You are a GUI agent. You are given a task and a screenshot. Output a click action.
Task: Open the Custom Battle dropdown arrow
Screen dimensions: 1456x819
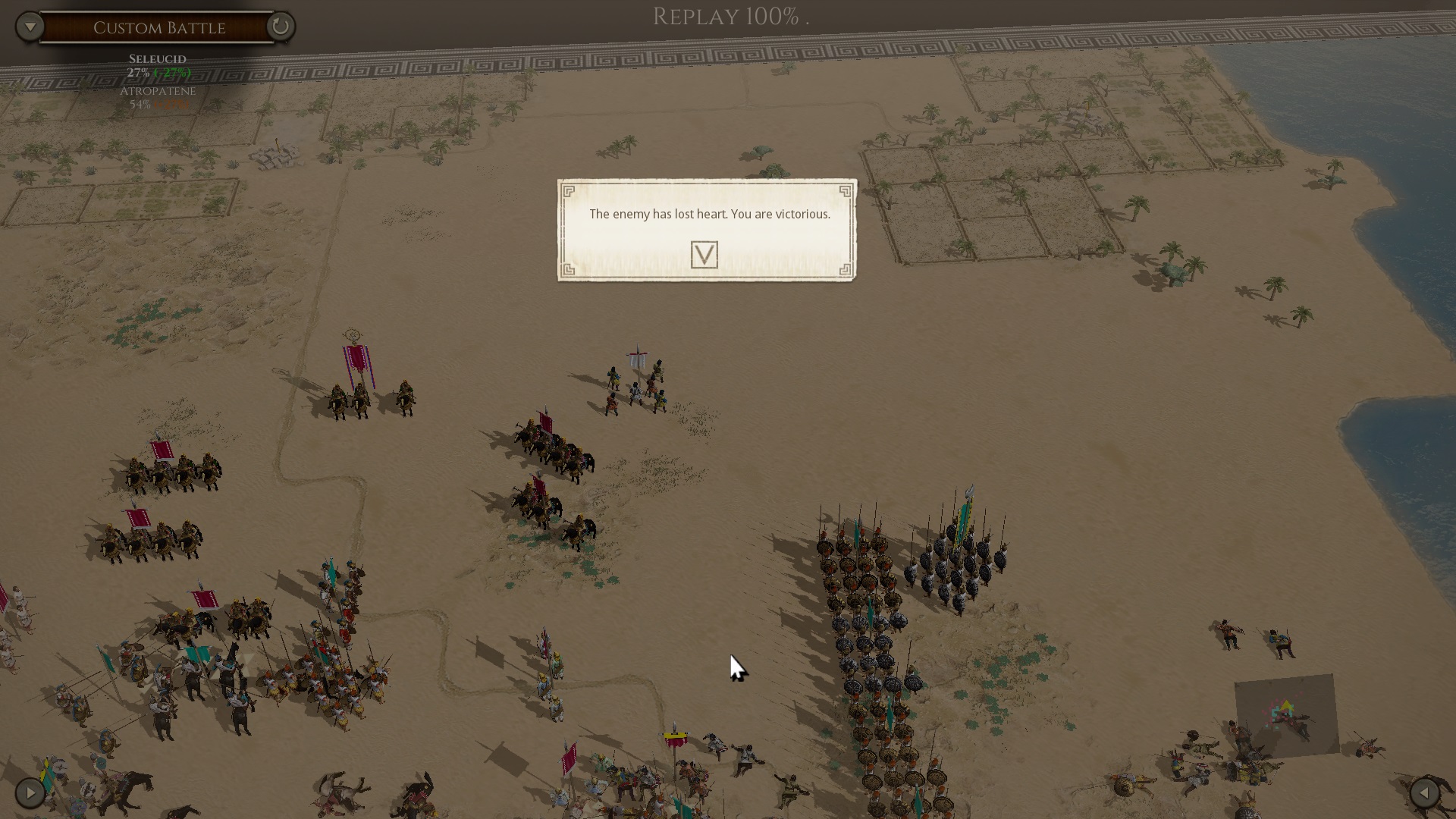tap(30, 27)
